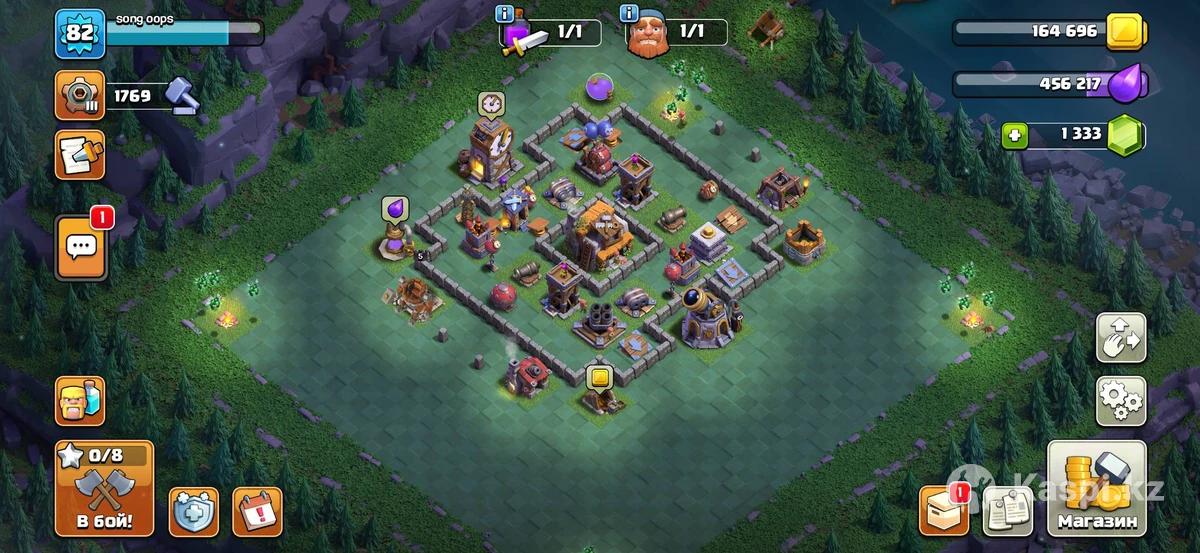Open the layout editor hand button
The image size is (1200, 553).
(x=1121, y=338)
